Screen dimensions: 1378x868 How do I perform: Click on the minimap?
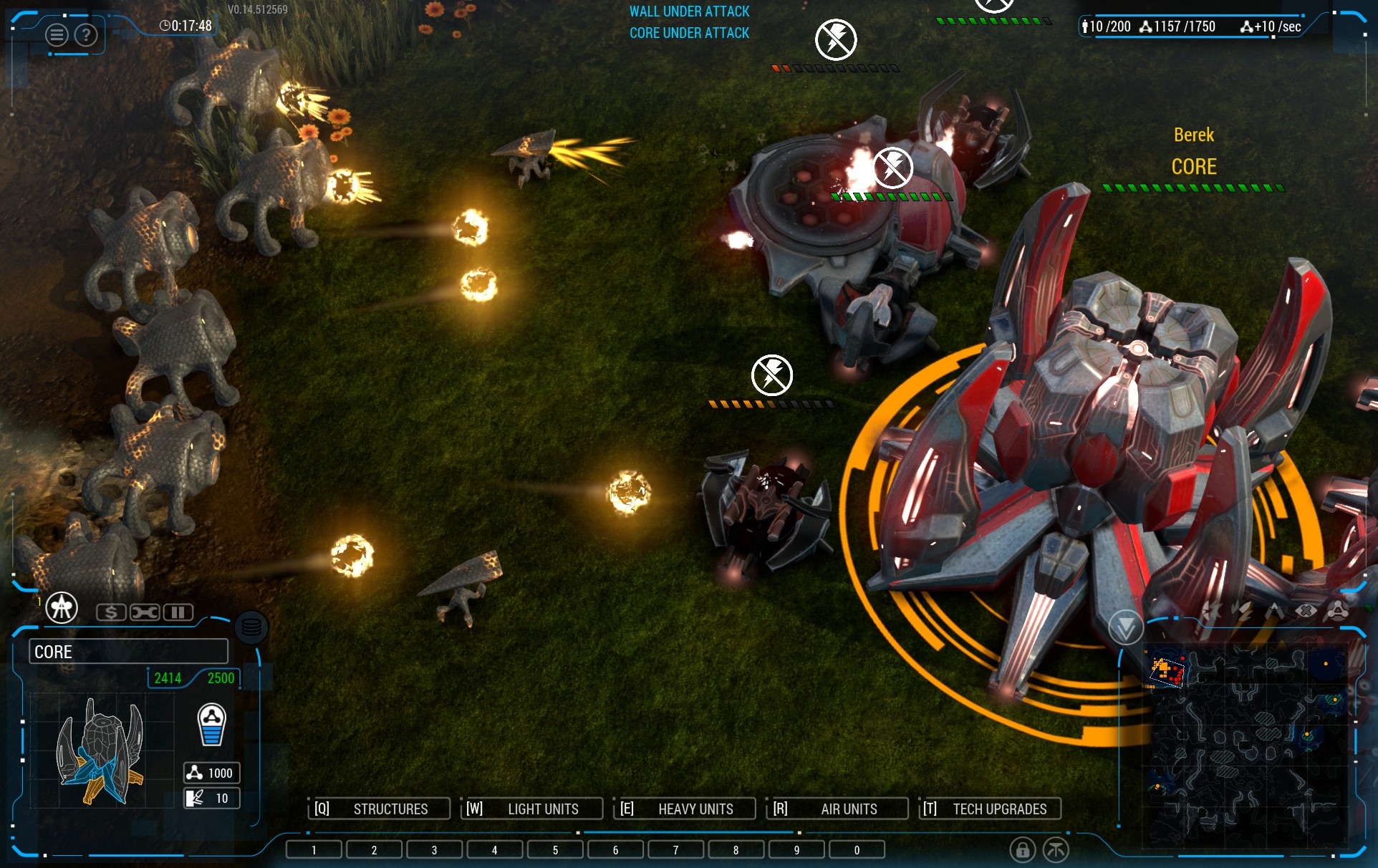pos(1246,745)
